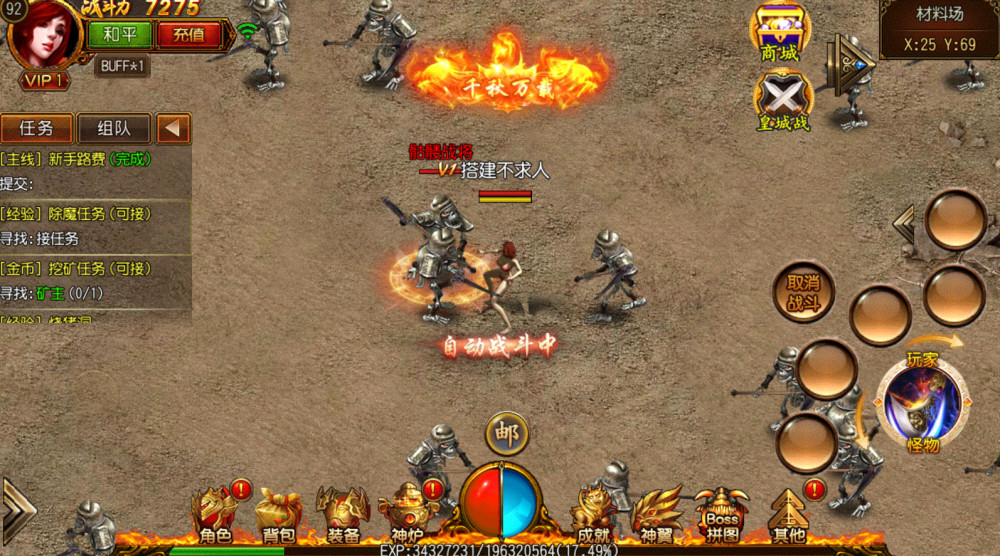Open the BUFF*1 status indicator
1000x556 pixels.
(122, 67)
